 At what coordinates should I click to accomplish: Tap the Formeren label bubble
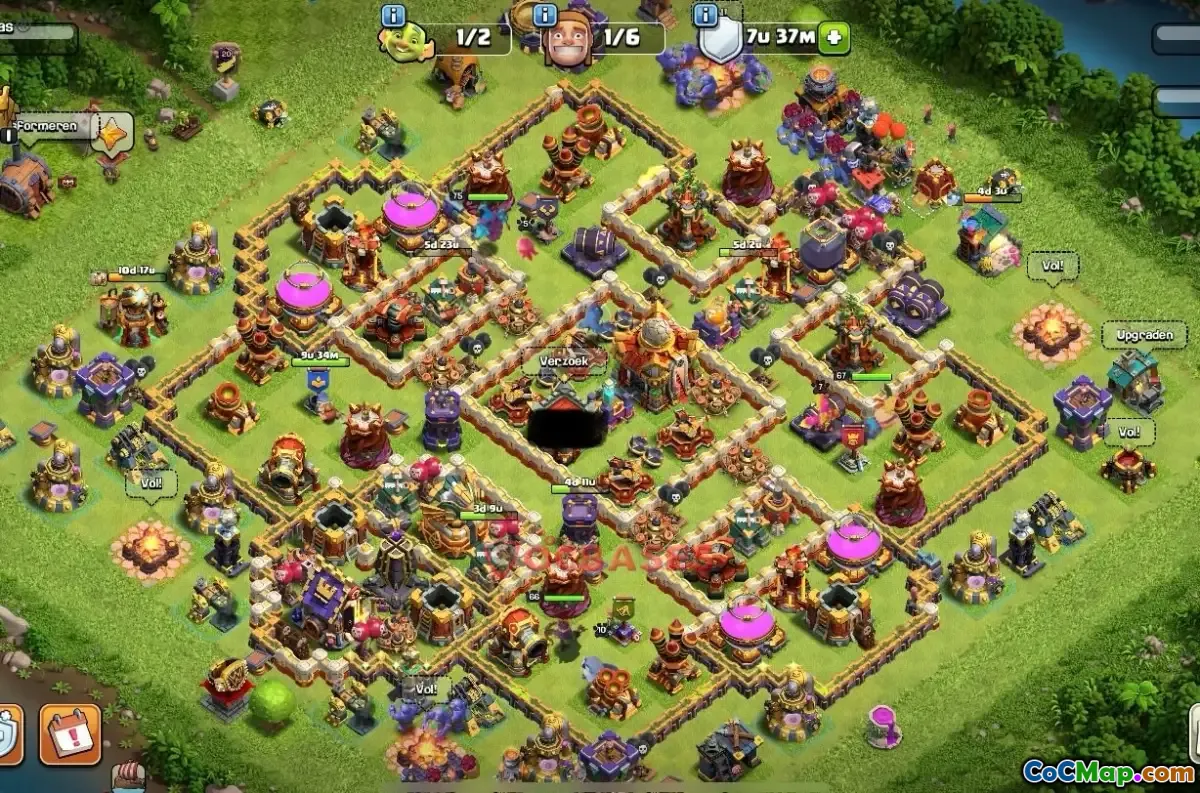click(x=47, y=127)
